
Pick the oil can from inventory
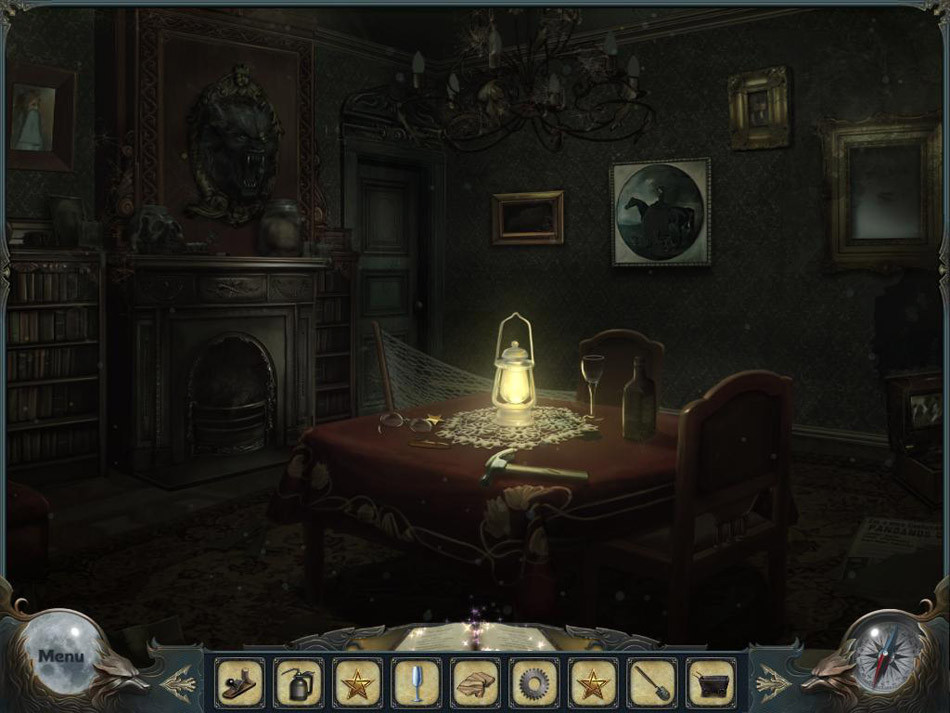point(298,683)
